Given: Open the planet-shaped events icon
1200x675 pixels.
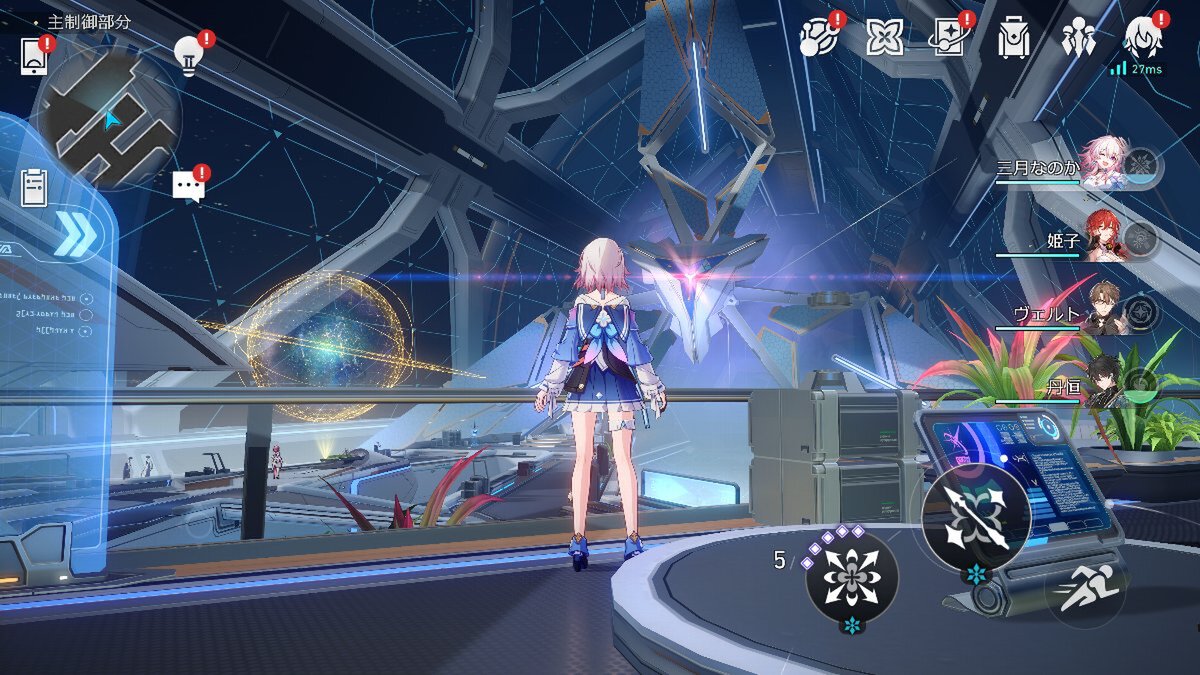Looking at the screenshot, I should tap(818, 39).
